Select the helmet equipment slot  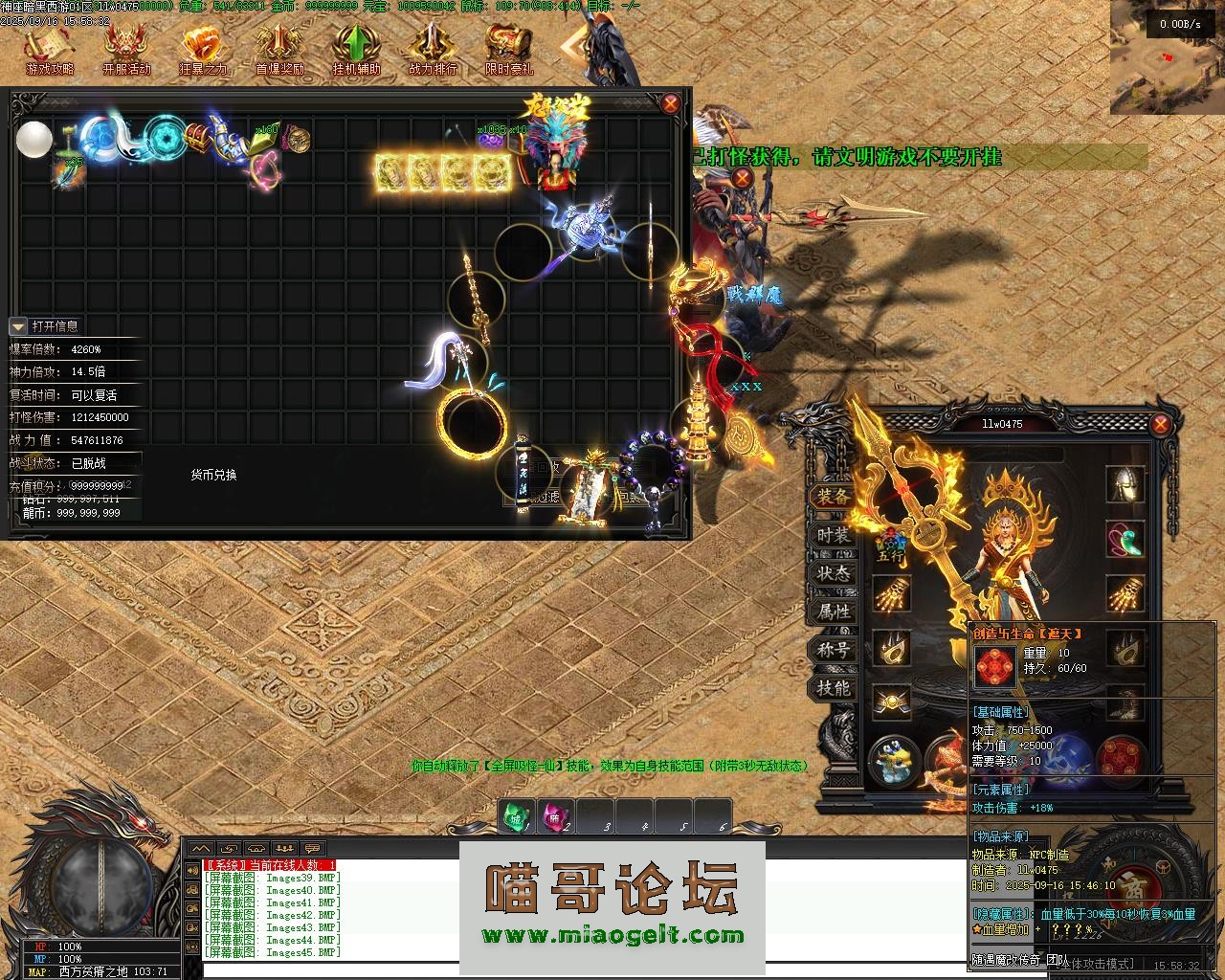[x=1125, y=485]
